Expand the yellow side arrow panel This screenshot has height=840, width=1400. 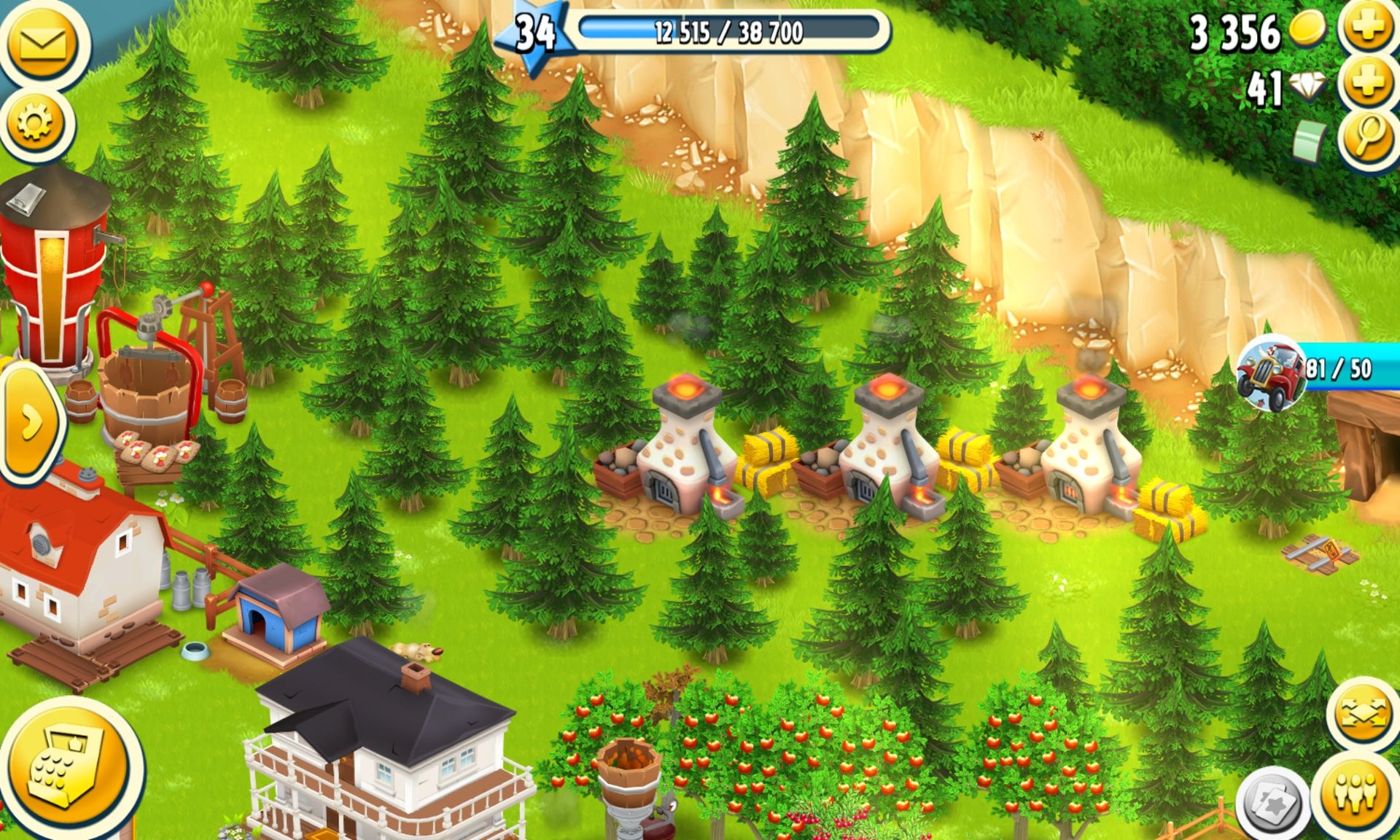coord(29,423)
